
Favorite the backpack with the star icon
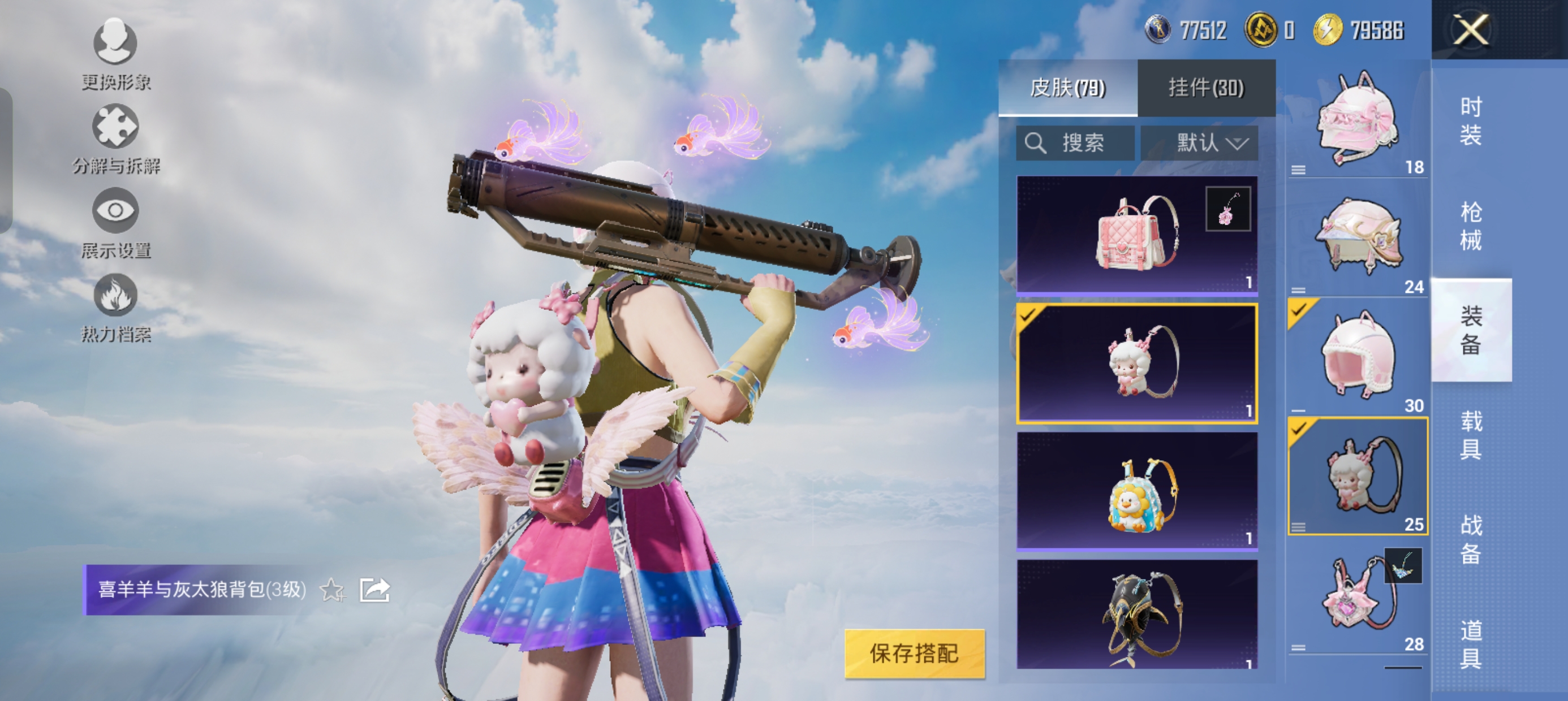[333, 590]
